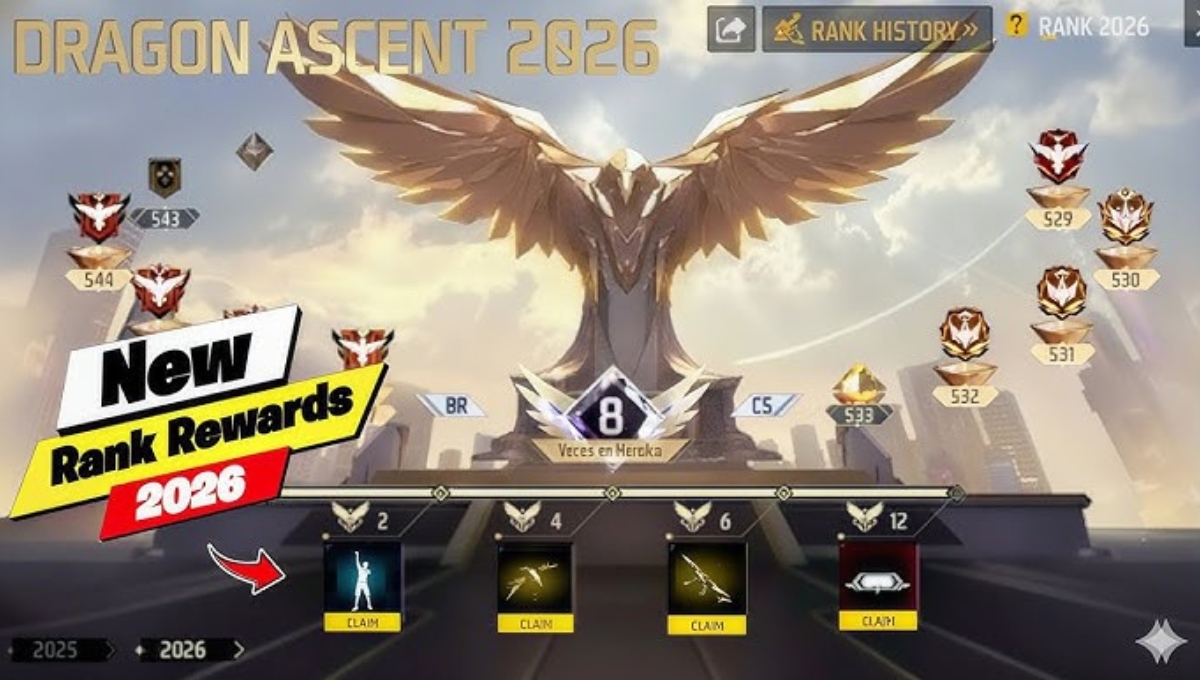This screenshot has height=680, width=1200.
Task: Open the Rank 2026 help info
Action: click(1017, 26)
